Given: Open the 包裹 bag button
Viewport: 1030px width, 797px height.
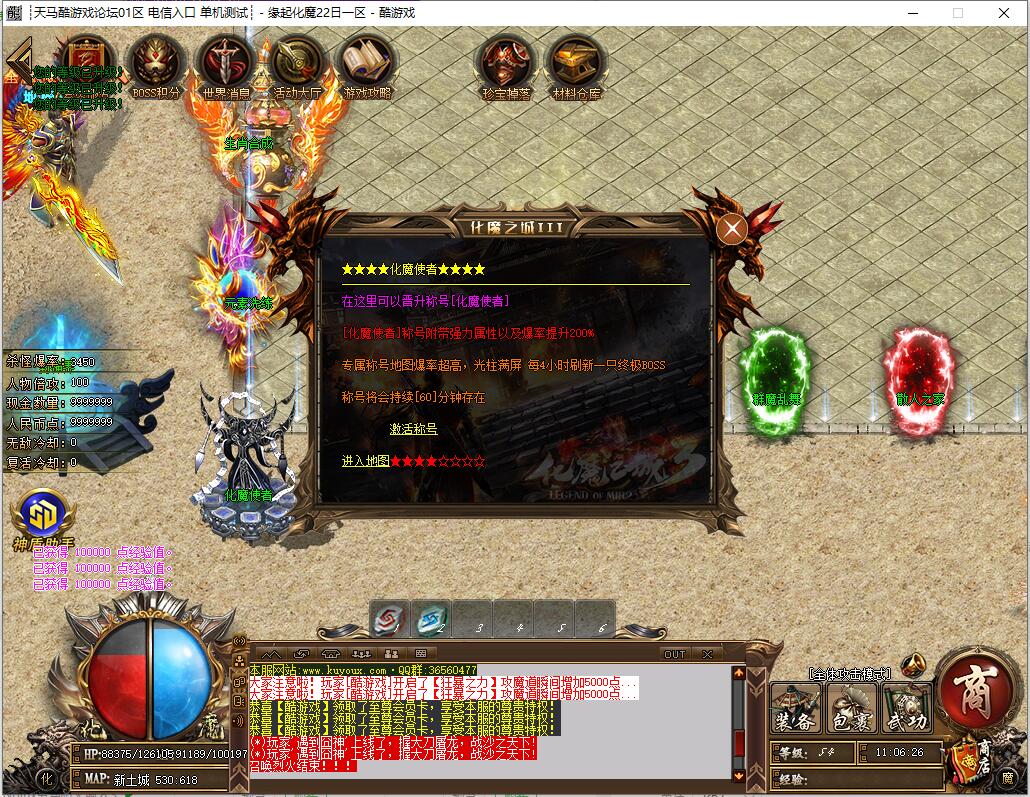Looking at the screenshot, I should 851,708.
